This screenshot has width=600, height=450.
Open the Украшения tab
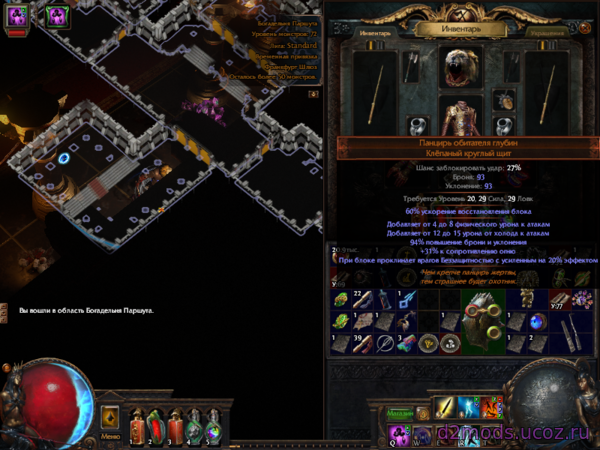(x=547, y=32)
